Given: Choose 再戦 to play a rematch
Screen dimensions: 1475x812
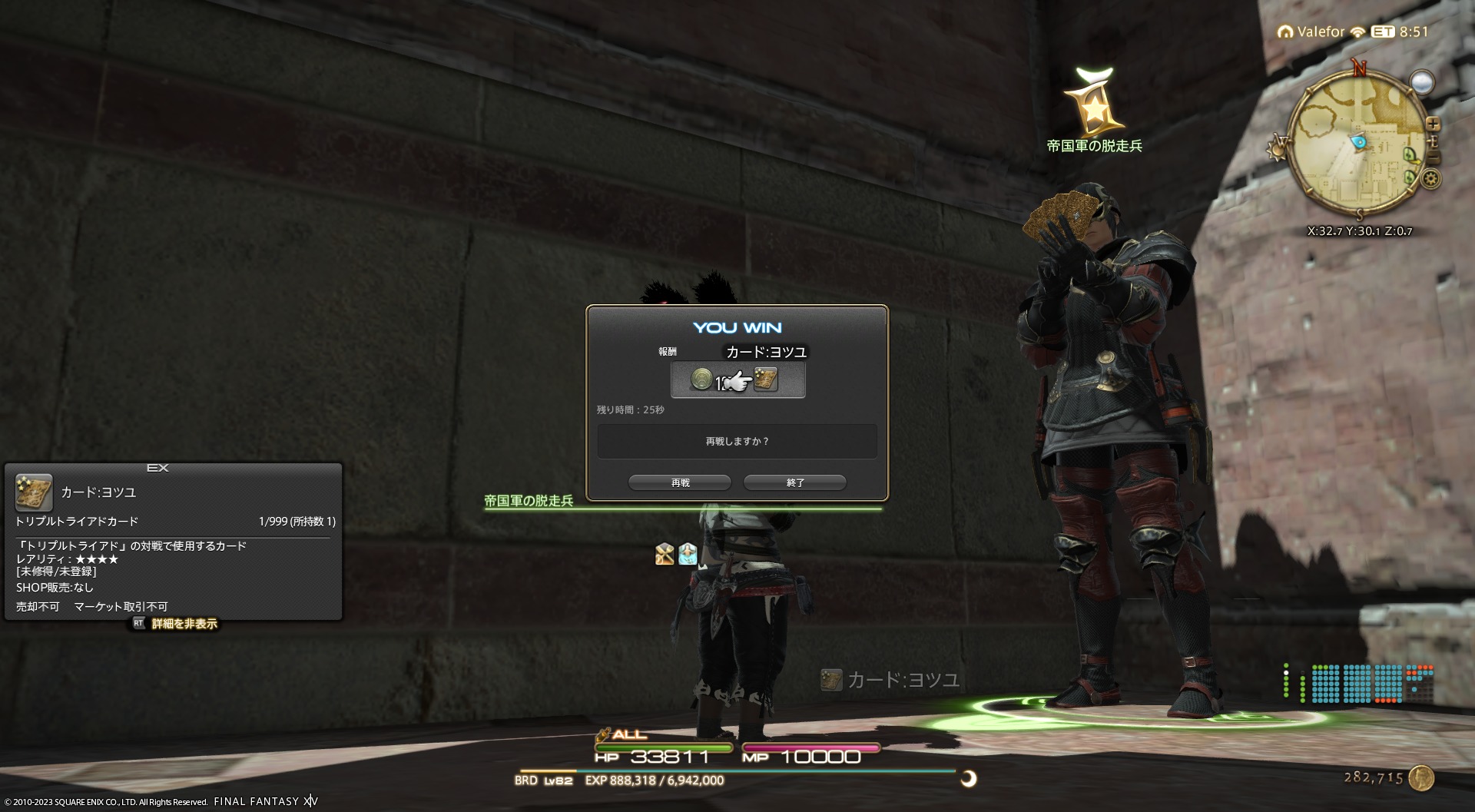Looking at the screenshot, I should pyautogui.click(x=680, y=482).
